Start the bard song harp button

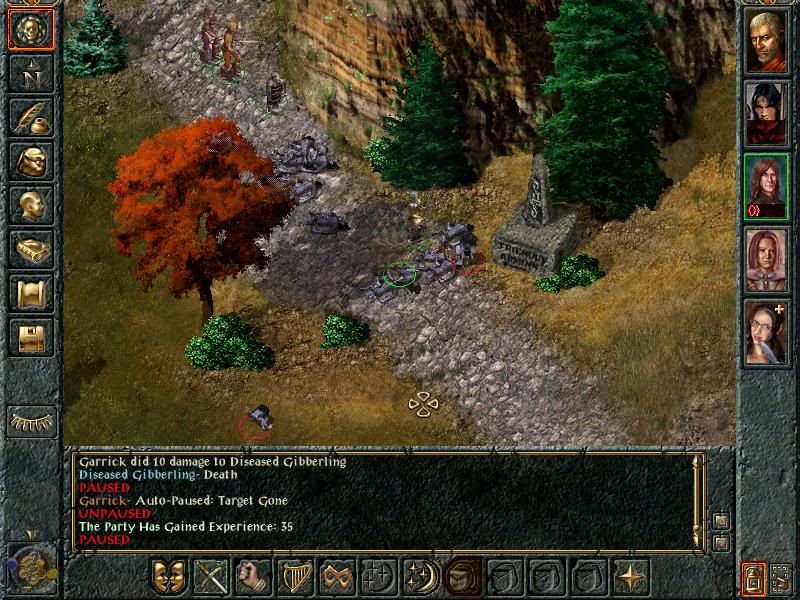pos(295,577)
